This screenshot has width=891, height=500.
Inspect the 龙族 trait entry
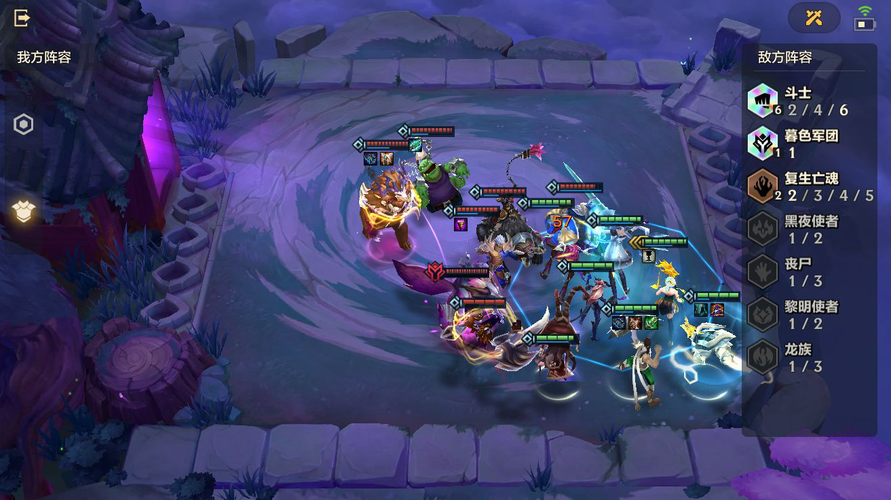[808, 357]
